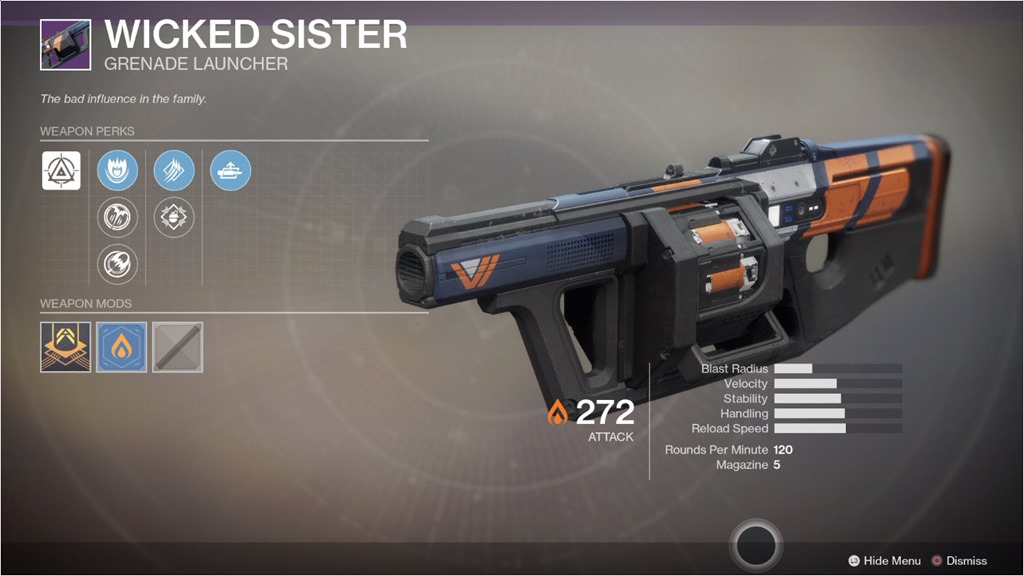1024x576 pixels.
Task: Open the grey weapon shader slot
Action: point(178,347)
